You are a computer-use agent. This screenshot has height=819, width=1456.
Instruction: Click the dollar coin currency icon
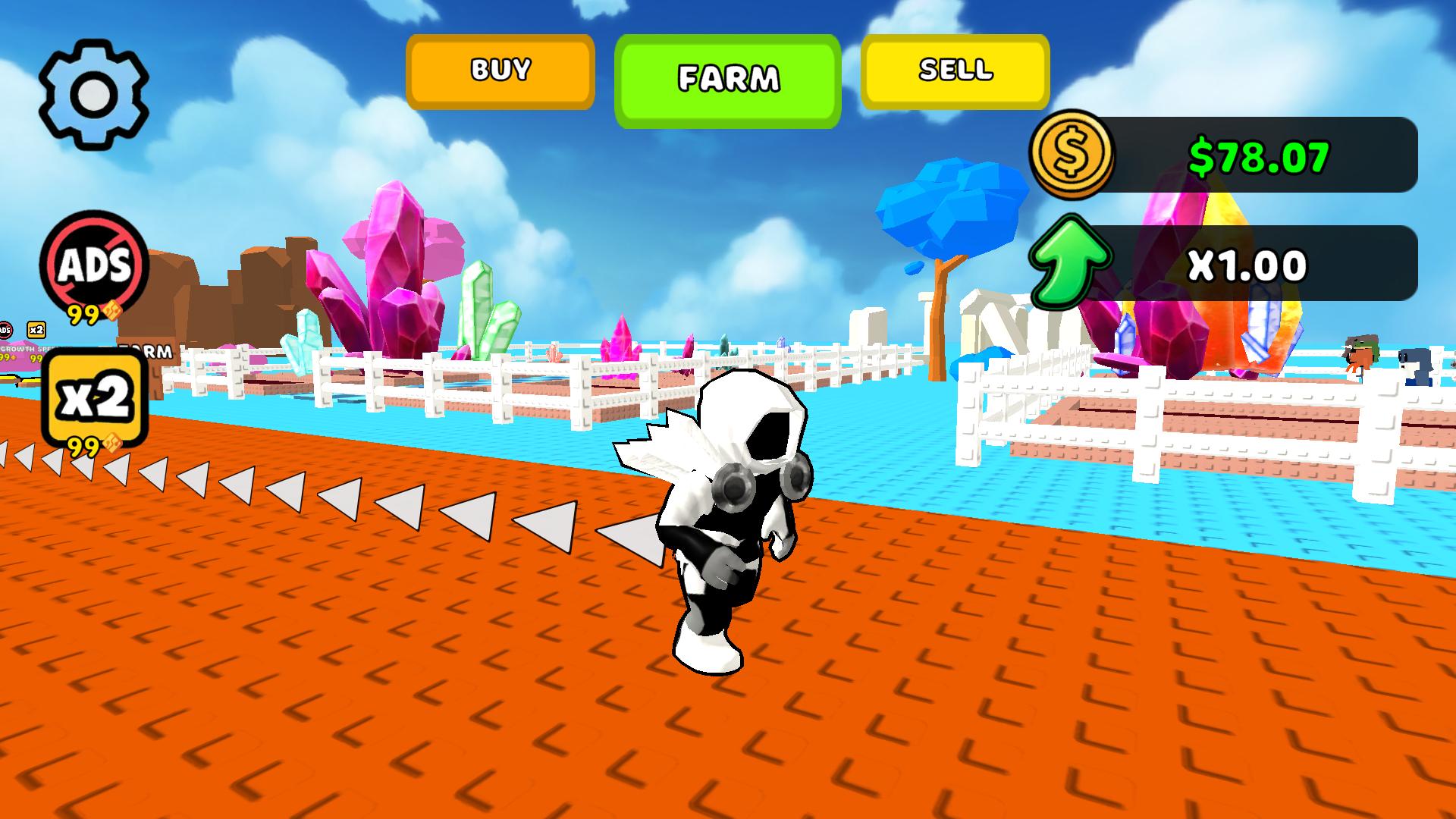point(1072,157)
